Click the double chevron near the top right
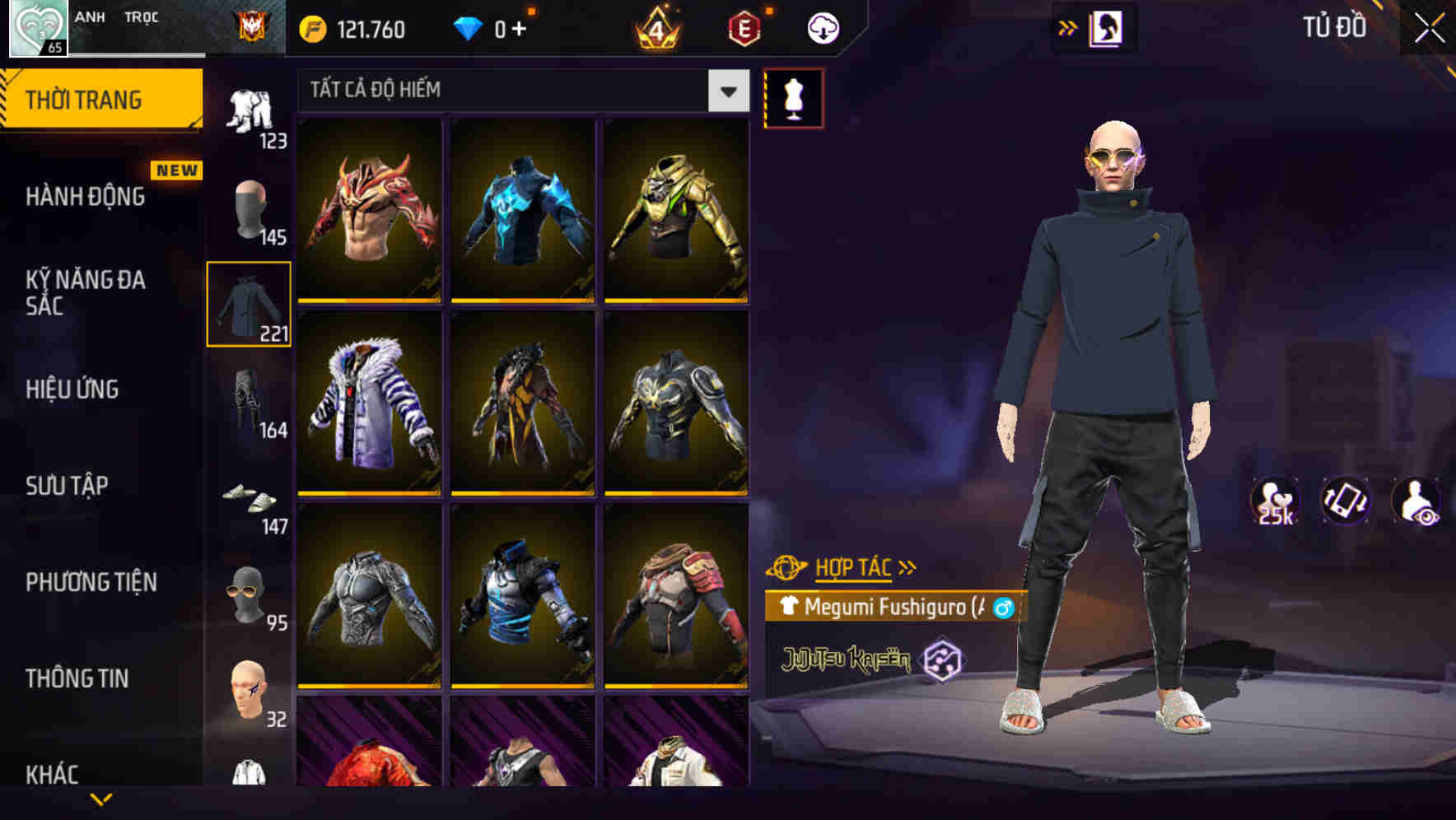1456x820 pixels. pos(1066,27)
